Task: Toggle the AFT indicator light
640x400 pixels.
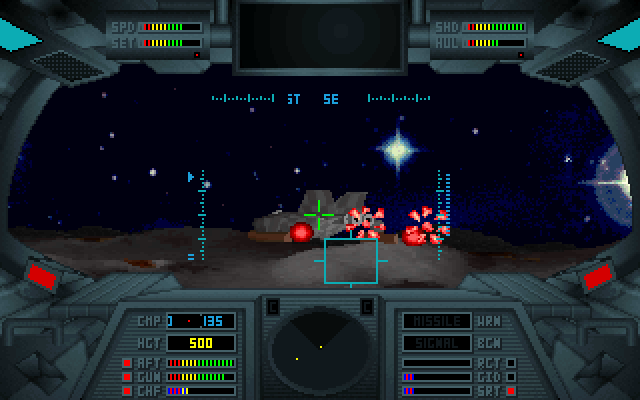Action: 127,363
